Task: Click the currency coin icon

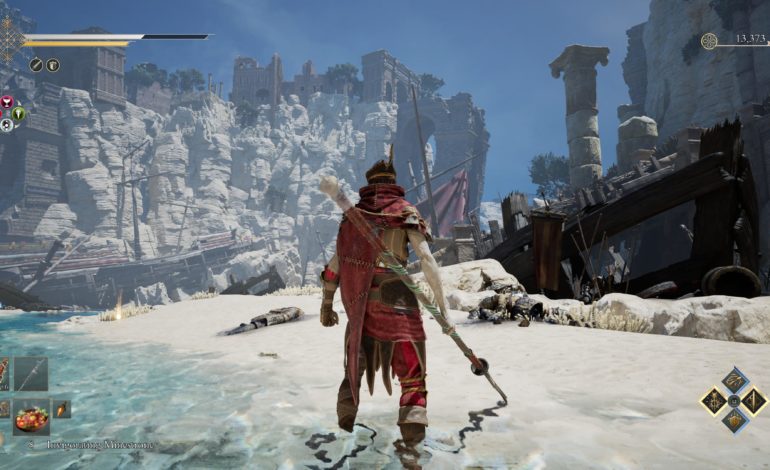Action: pyautogui.click(x=708, y=41)
